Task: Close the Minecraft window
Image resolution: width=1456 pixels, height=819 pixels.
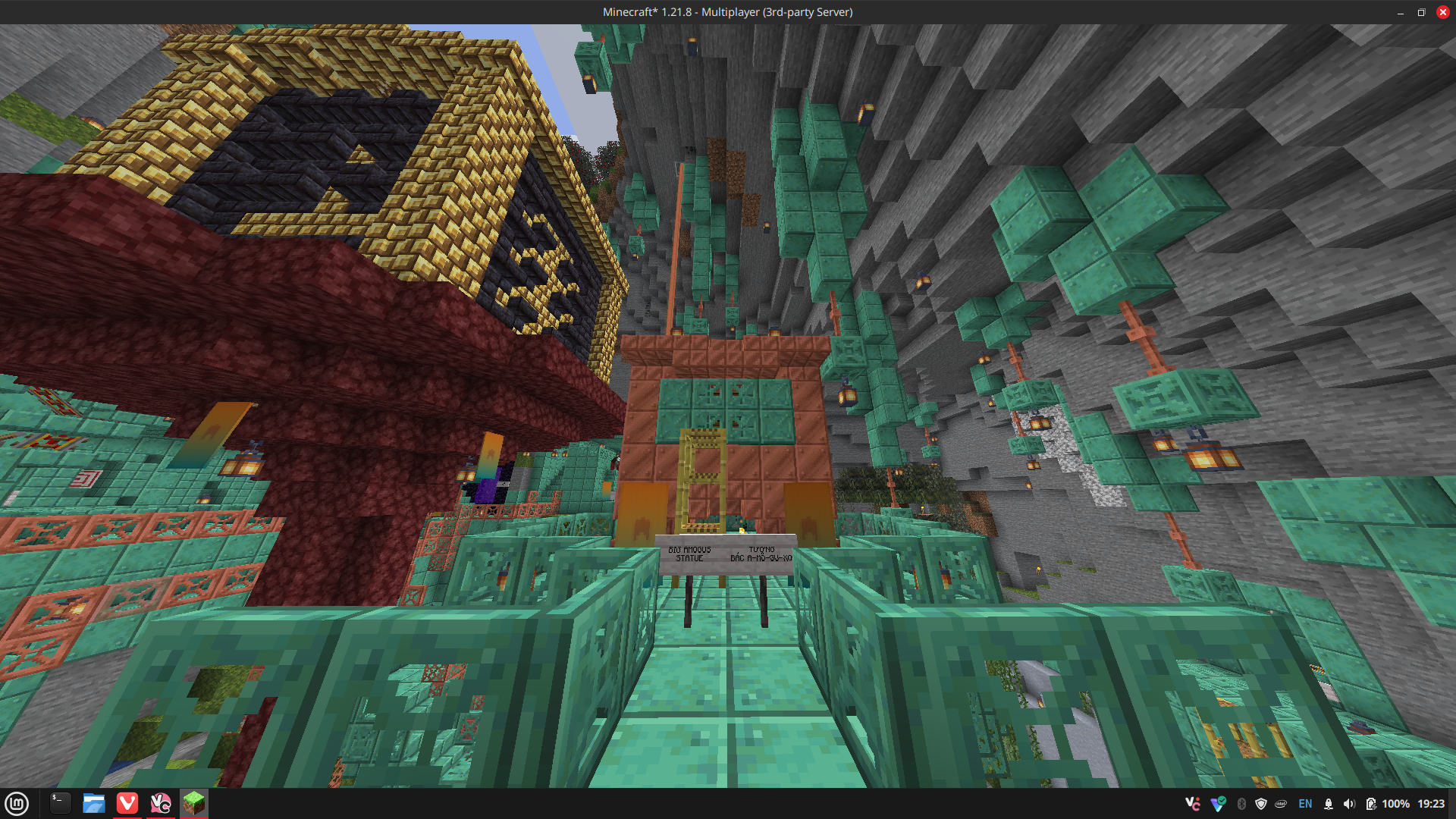Action: point(1442,12)
